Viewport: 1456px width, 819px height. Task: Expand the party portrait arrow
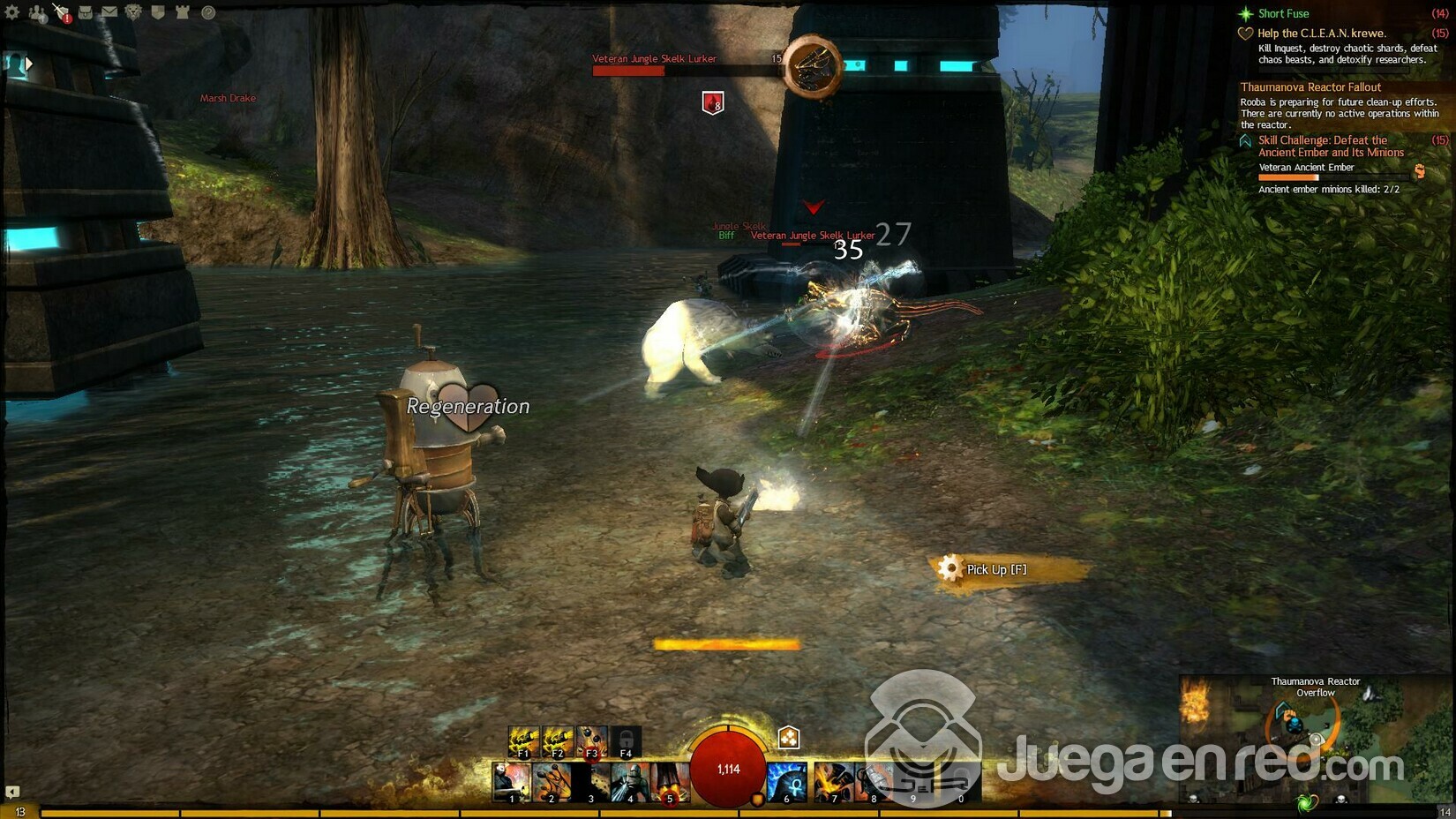[x=29, y=64]
